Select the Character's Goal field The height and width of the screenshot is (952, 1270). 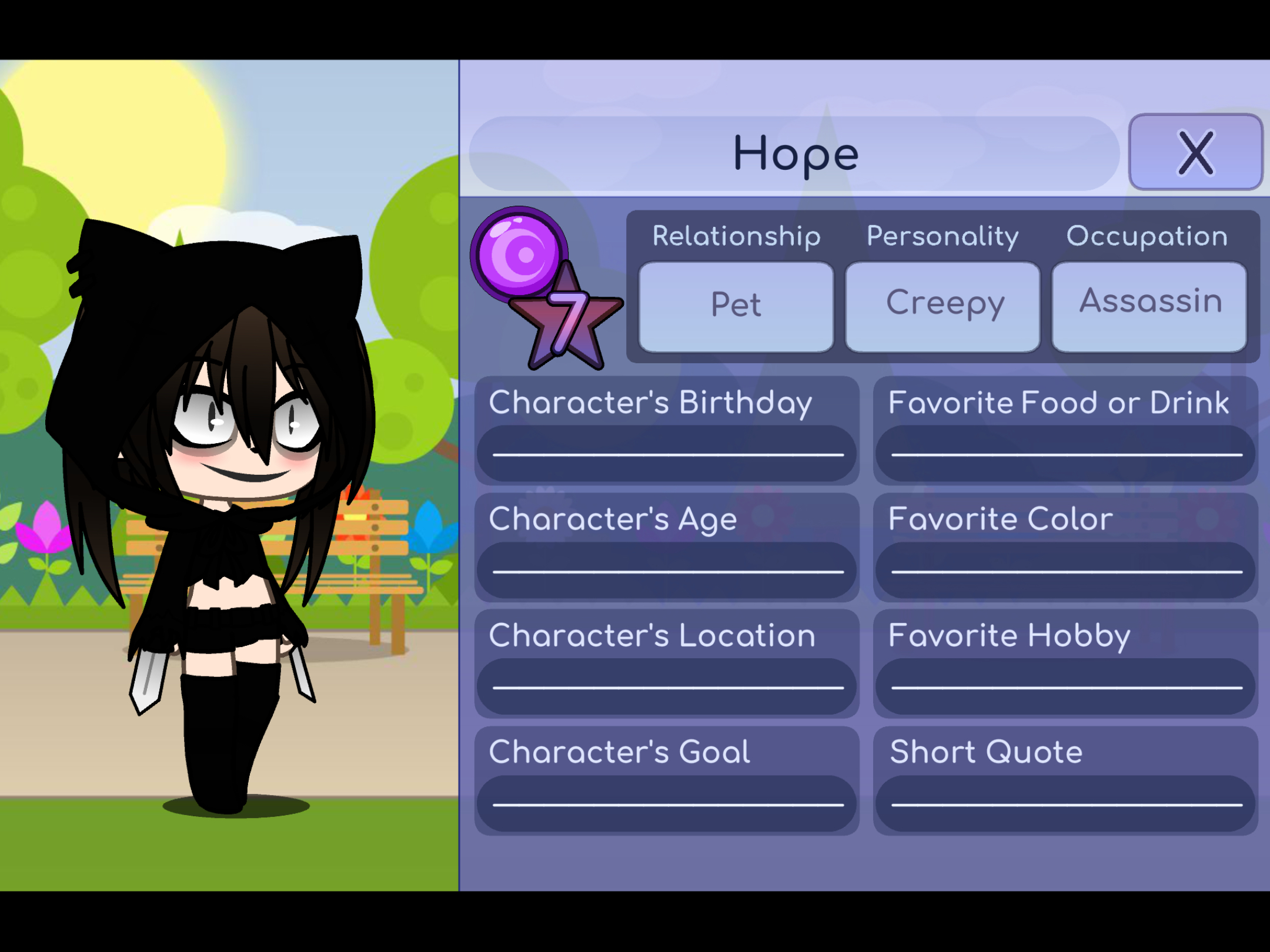point(667,802)
